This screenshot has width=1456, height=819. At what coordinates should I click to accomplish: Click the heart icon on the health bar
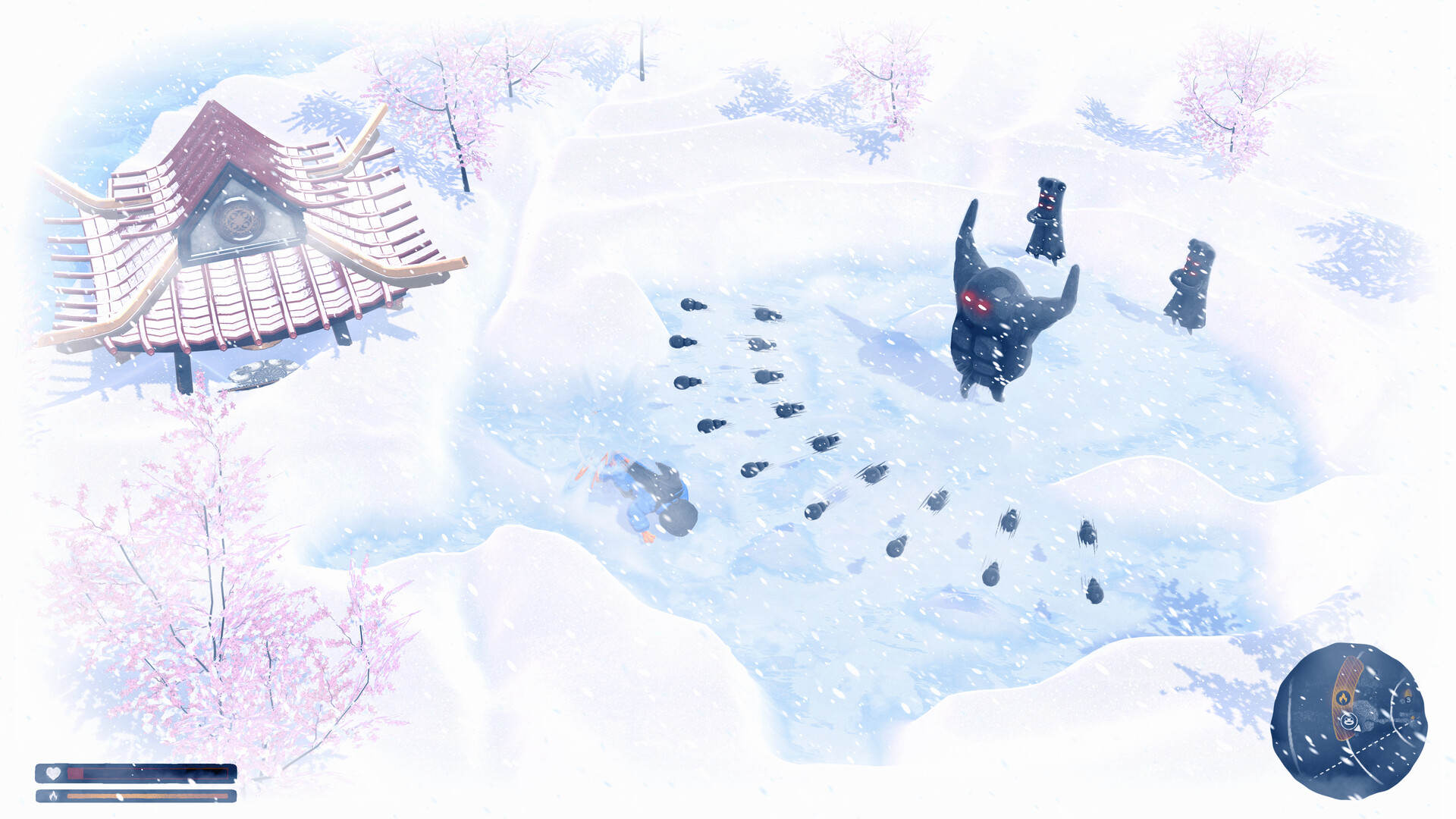click(x=53, y=772)
